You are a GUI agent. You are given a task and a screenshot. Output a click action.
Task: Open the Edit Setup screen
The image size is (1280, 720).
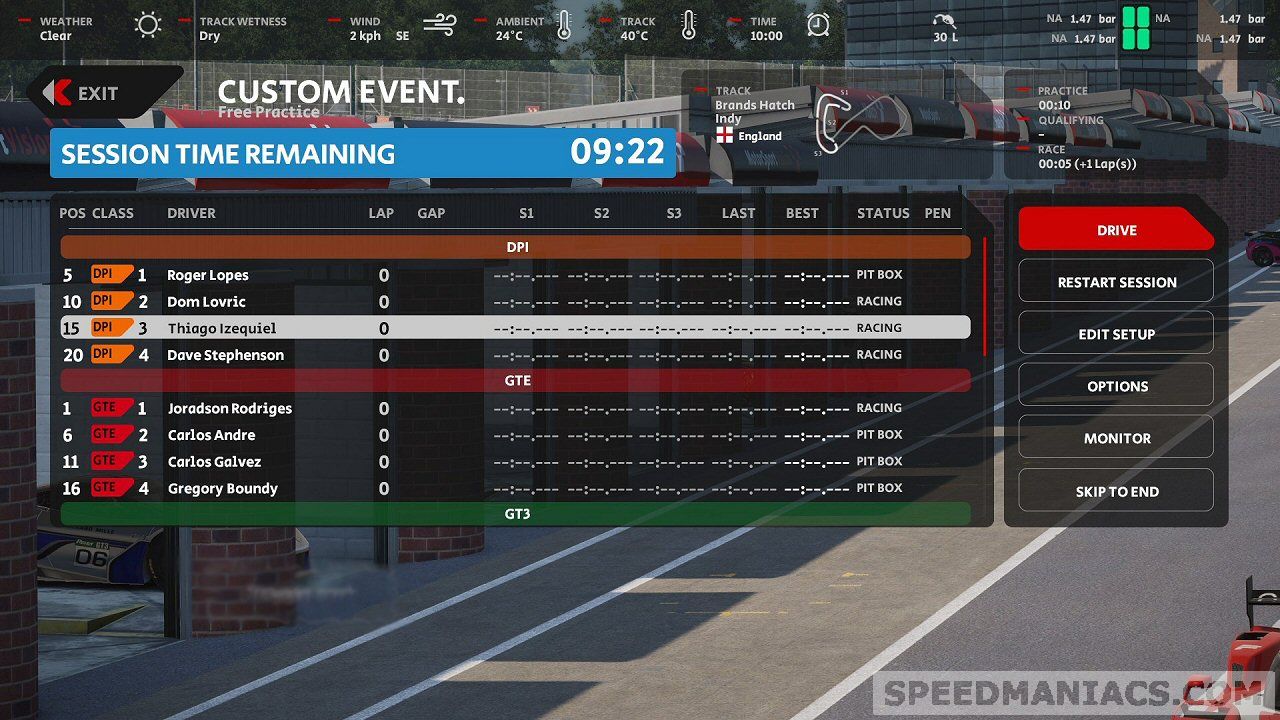(1116, 334)
